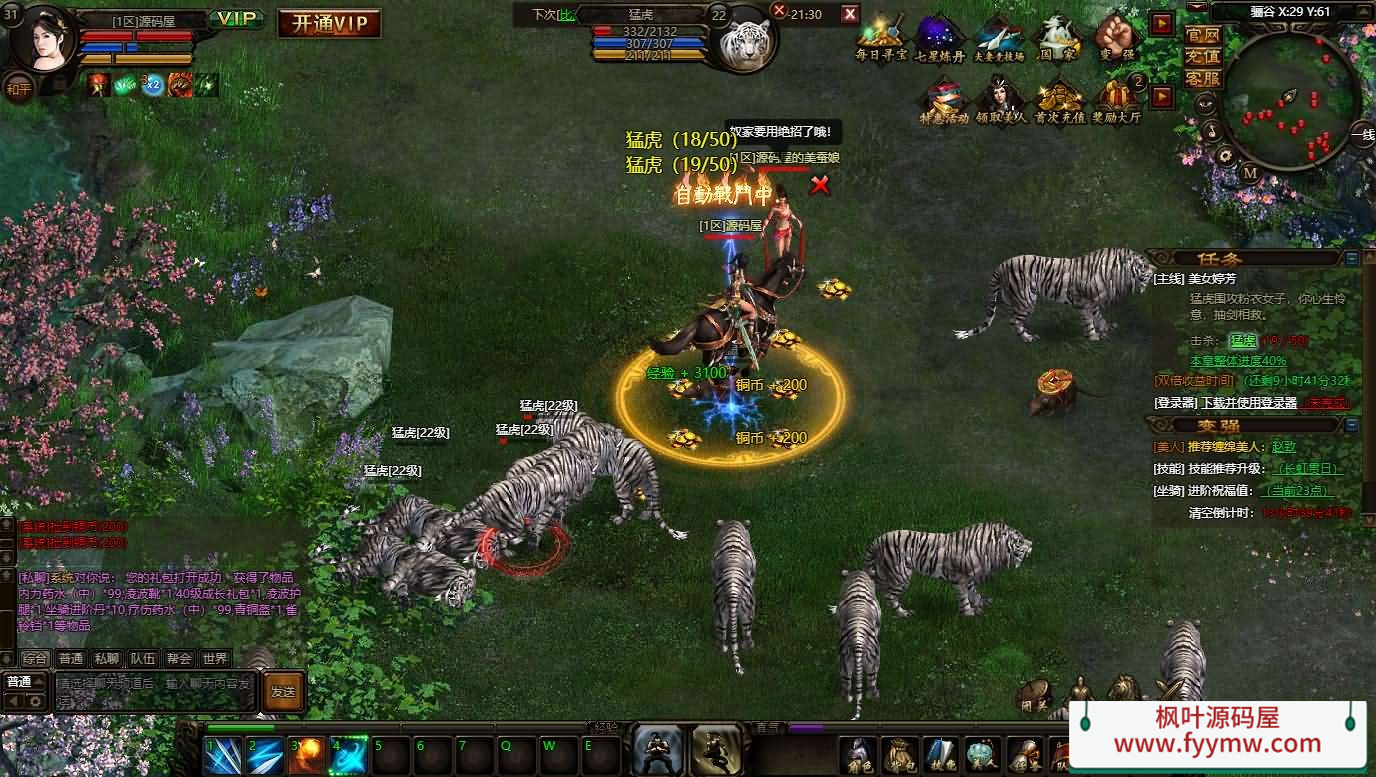Open 客服 customer service
1376x777 pixels.
(x=1202, y=78)
